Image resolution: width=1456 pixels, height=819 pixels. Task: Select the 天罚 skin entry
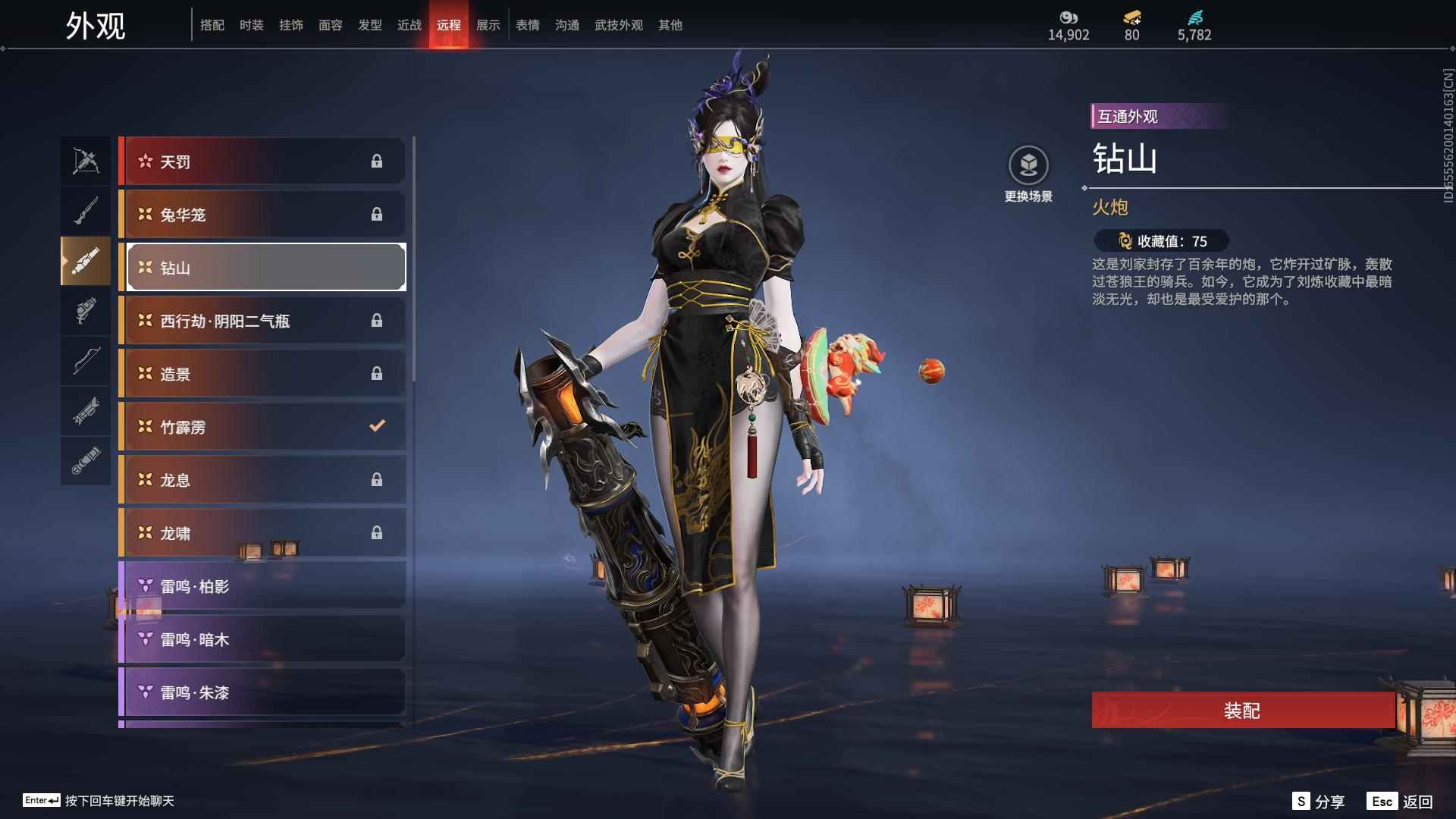(262, 162)
